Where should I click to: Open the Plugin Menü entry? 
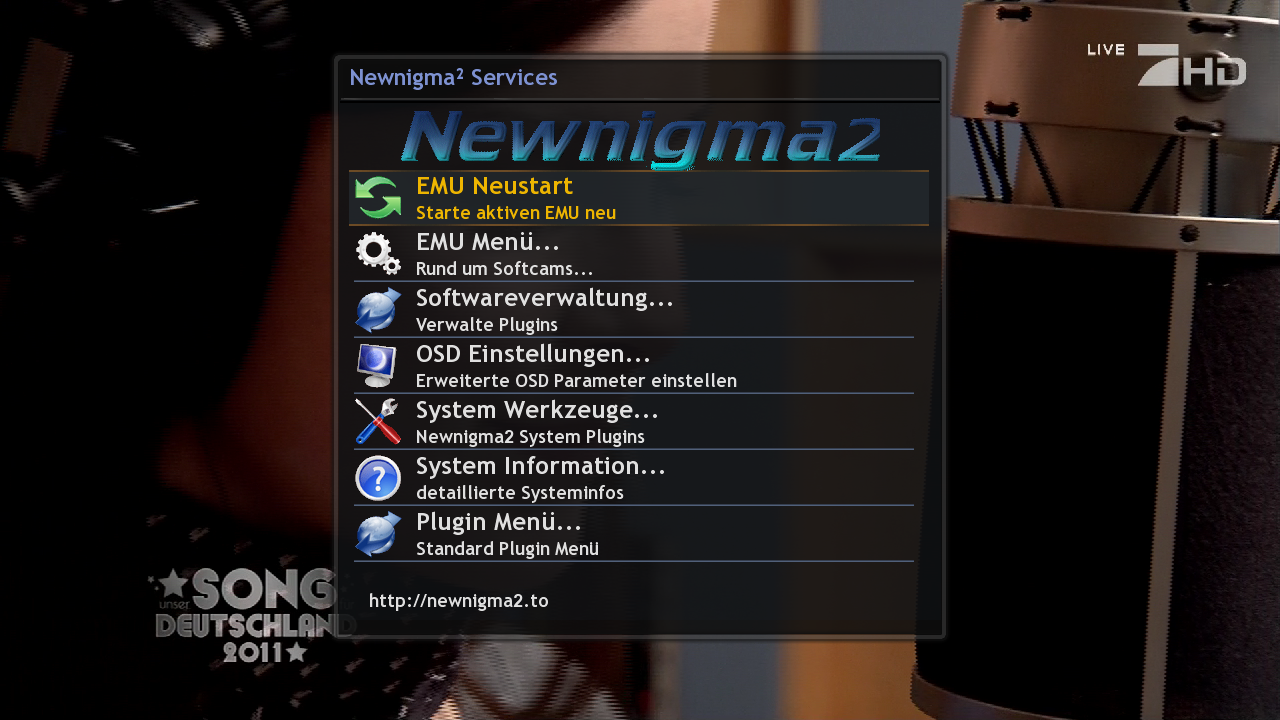point(498,523)
